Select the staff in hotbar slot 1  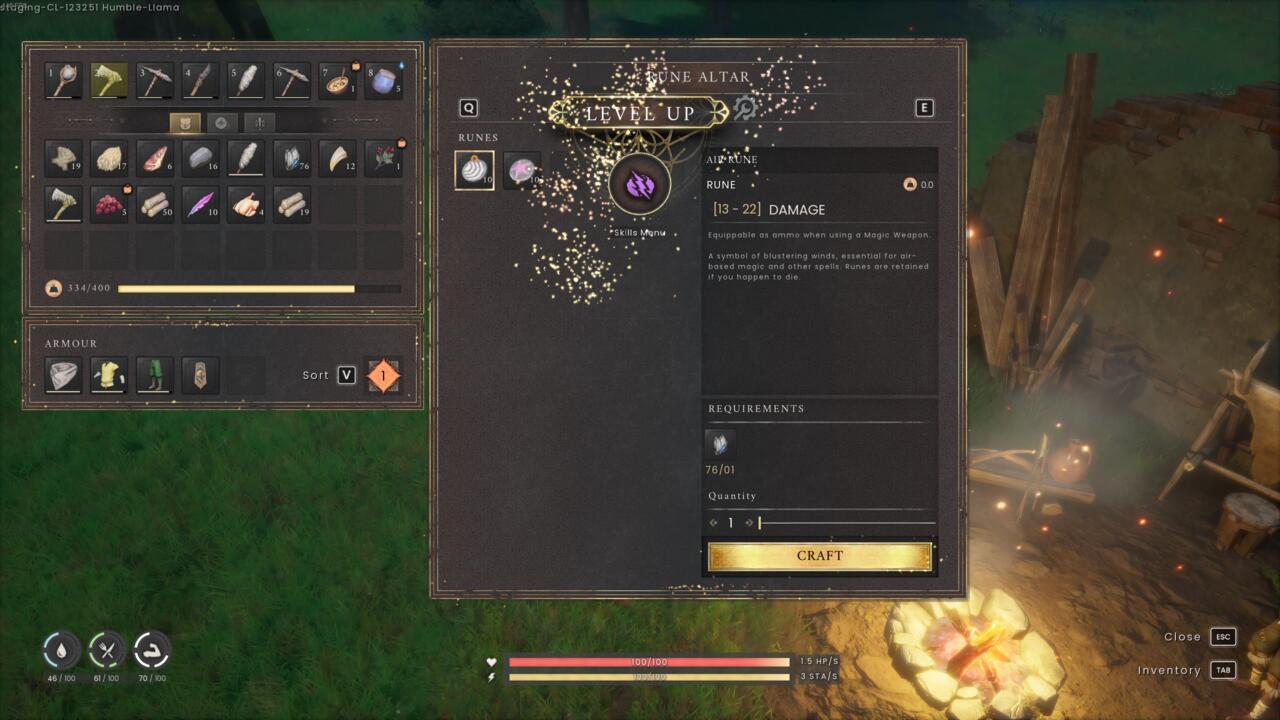tap(62, 80)
